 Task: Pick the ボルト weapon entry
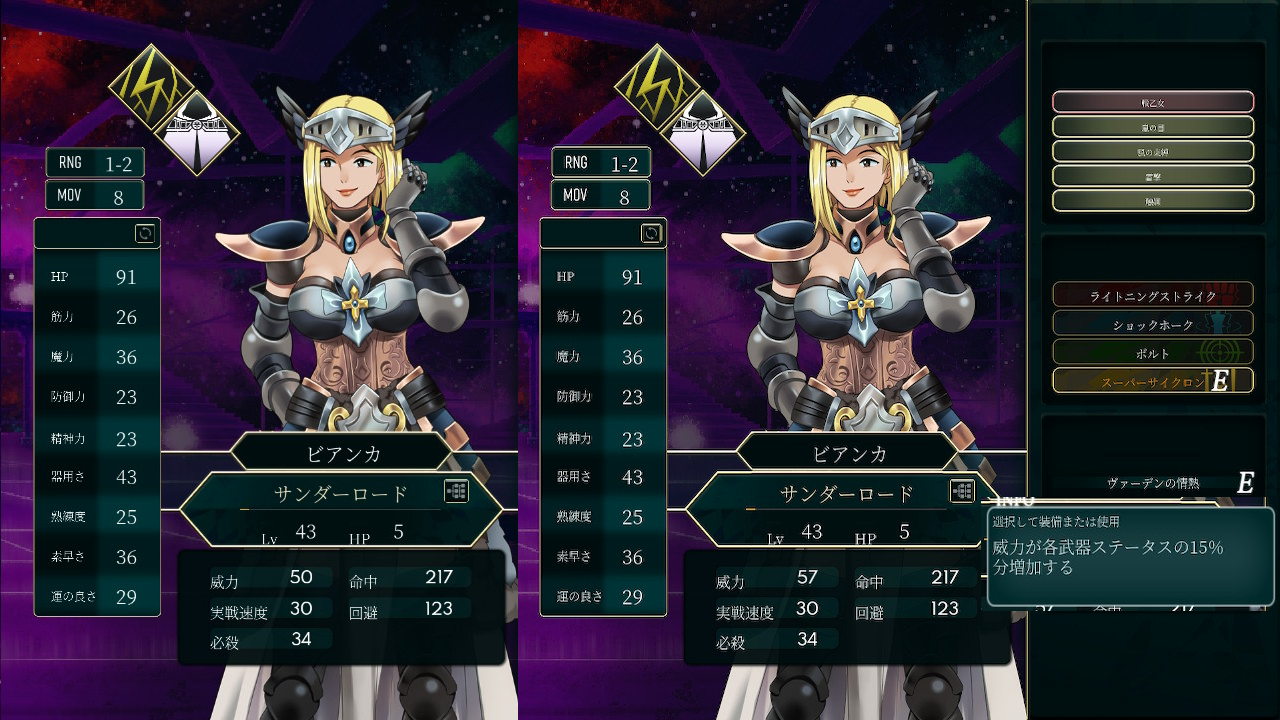click(x=1152, y=352)
